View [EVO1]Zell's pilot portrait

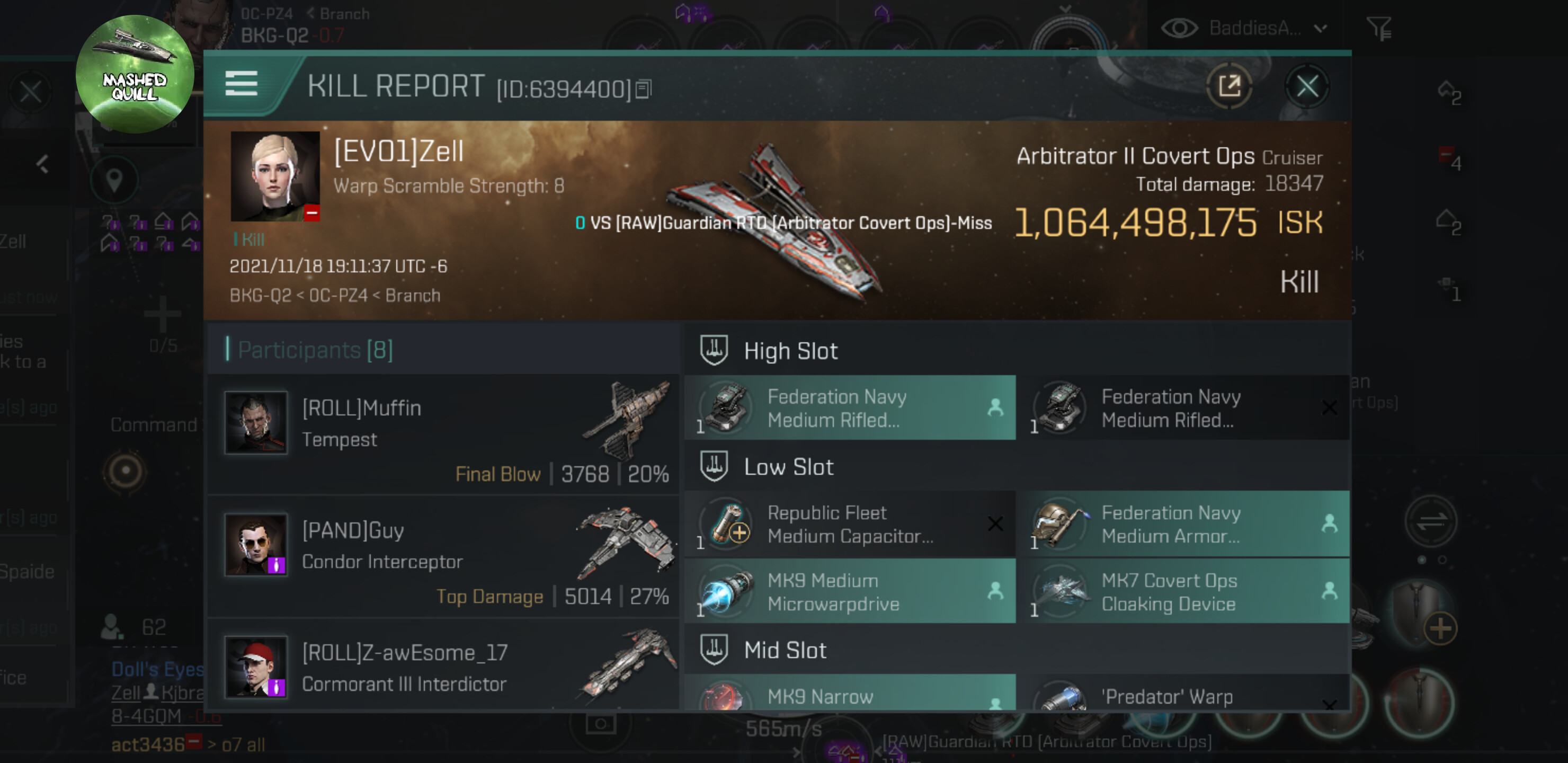pyautogui.click(x=274, y=175)
